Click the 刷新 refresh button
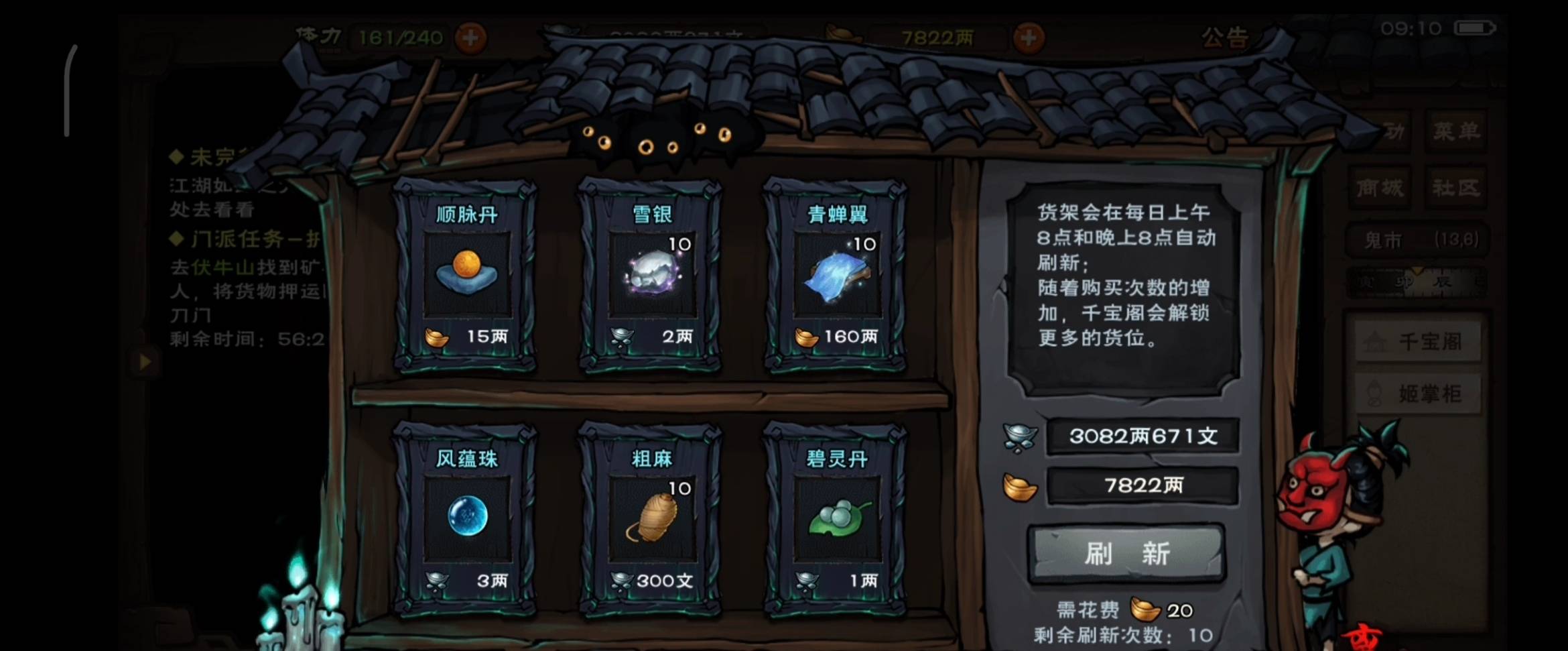1568x651 pixels. [x=1126, y=554]
